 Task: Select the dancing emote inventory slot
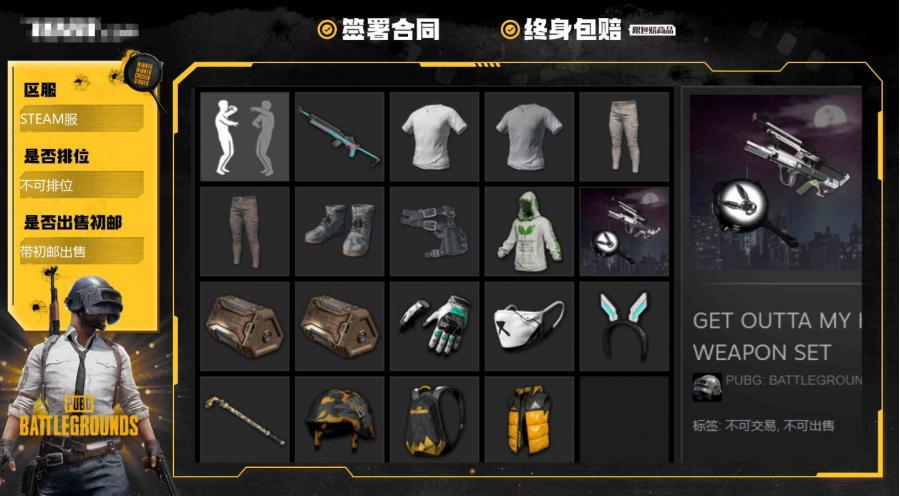pyautogui.click(x=245, y=137)
